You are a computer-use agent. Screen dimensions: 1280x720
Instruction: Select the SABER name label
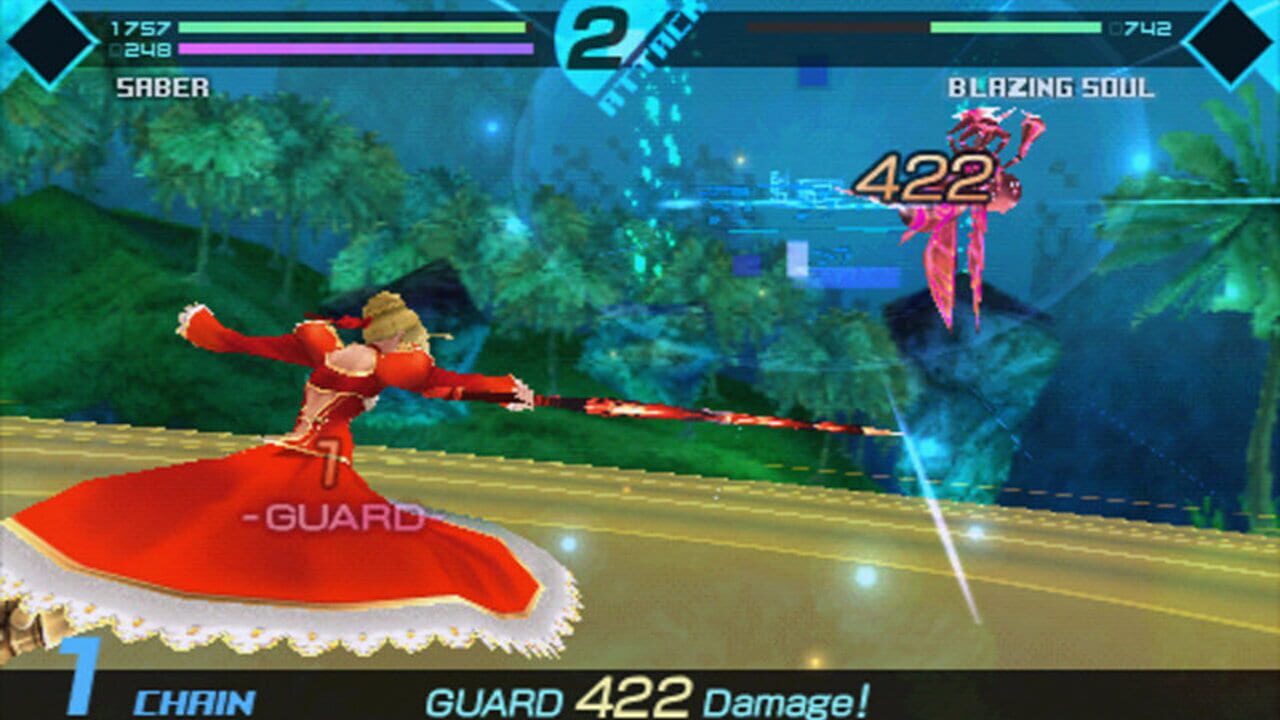(160, 88)
